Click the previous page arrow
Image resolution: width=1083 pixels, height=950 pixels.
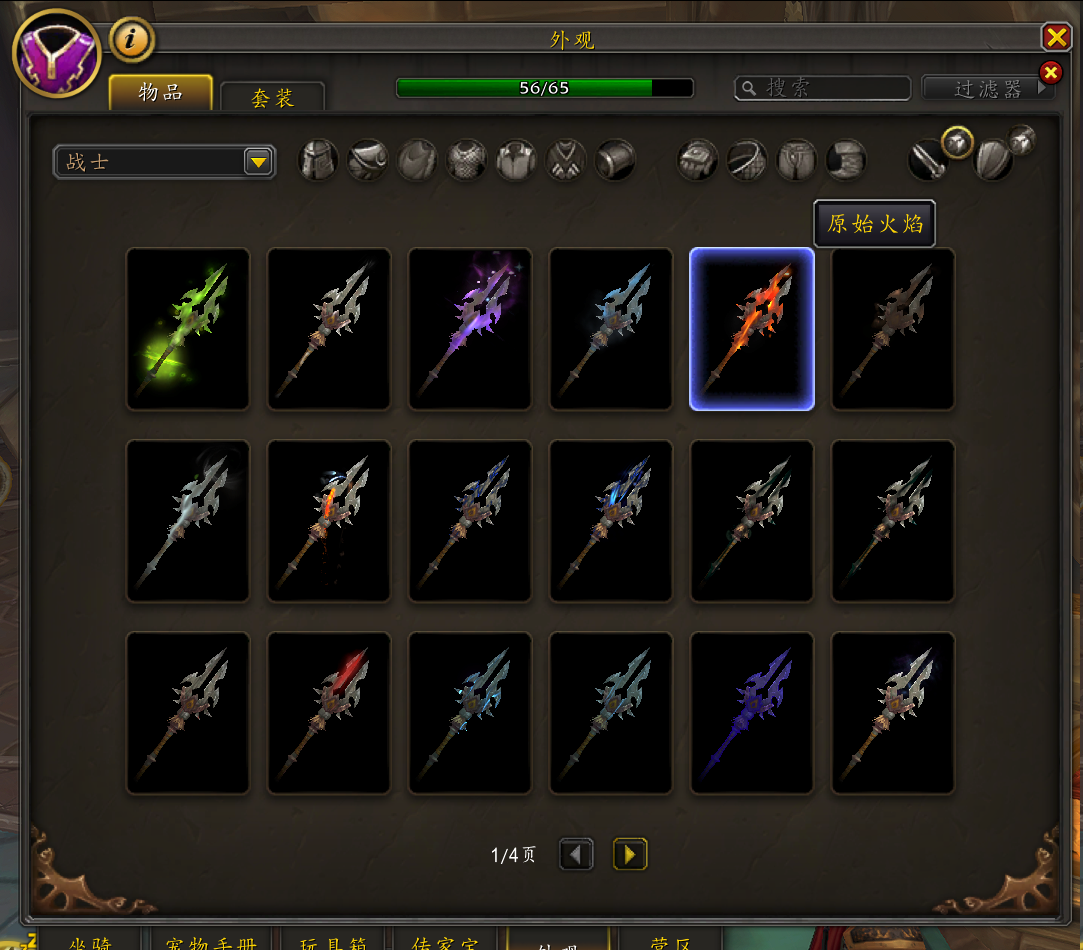tap(576, 854)
